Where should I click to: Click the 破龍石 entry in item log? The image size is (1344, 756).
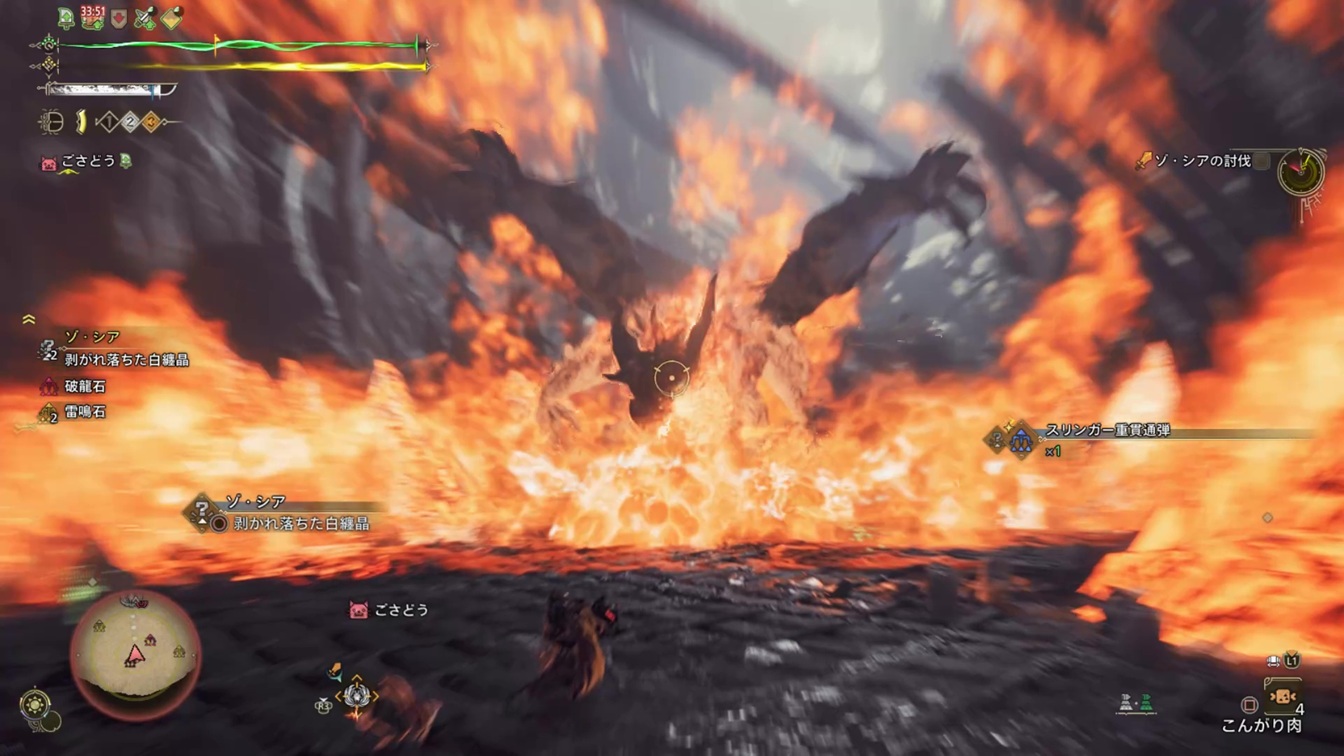tap(84, 386)
